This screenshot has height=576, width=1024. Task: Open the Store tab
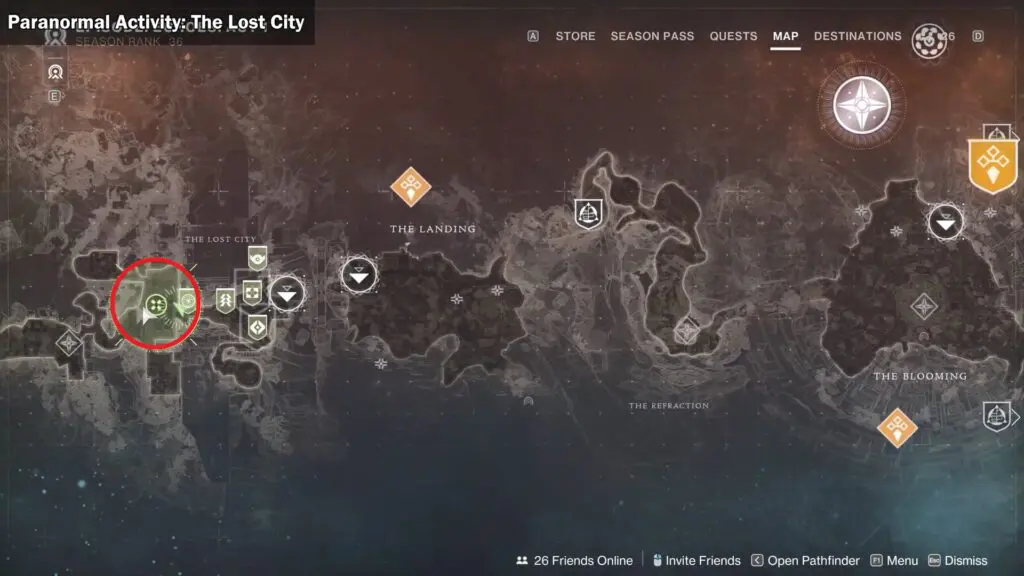(x=575, y=36)
